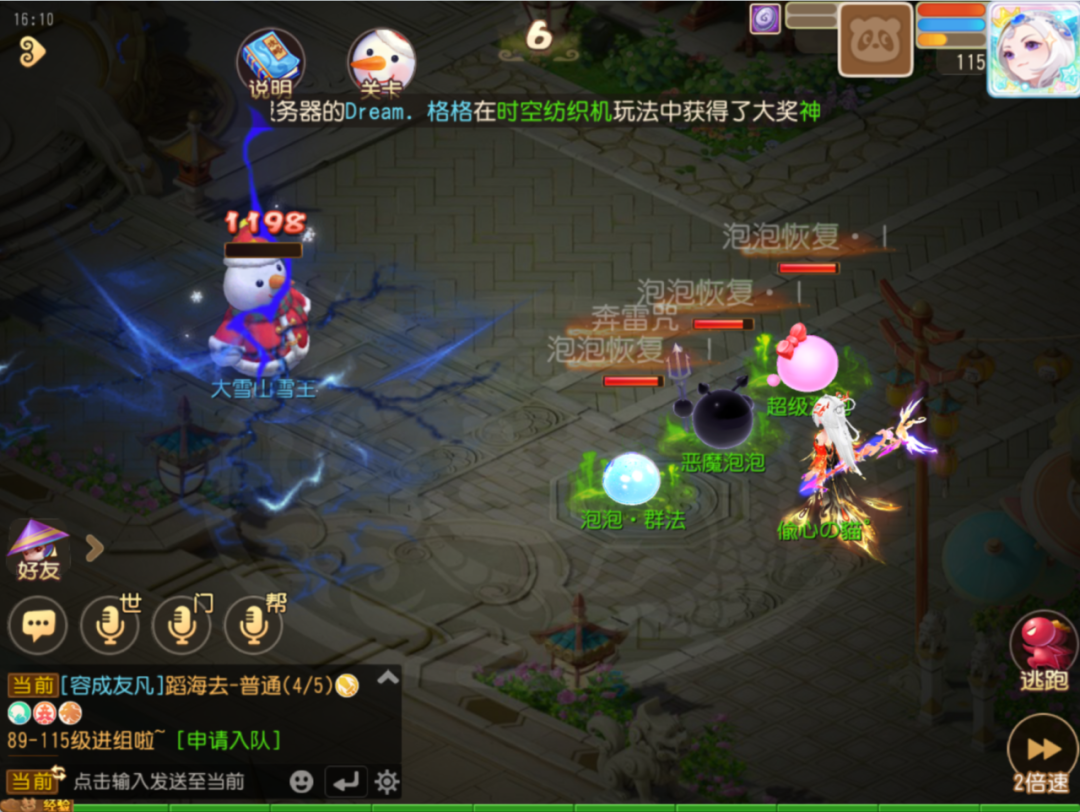Click the 申请入队 join team link
The width and height of the screenshot is (1080, 812).
click(x=228, y=741)
